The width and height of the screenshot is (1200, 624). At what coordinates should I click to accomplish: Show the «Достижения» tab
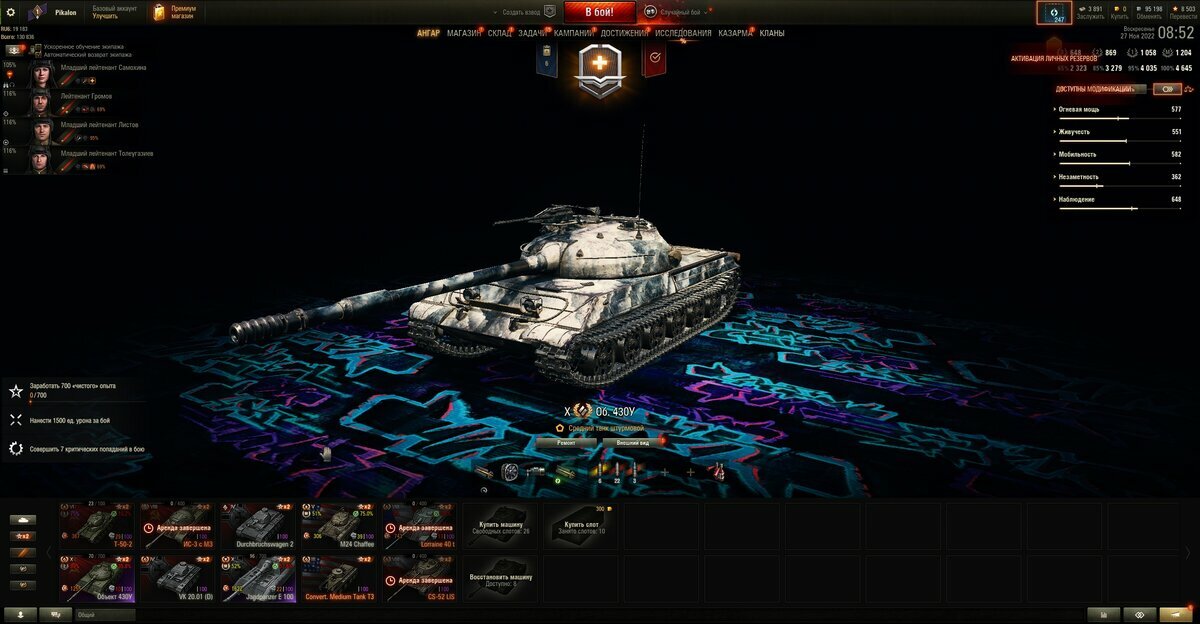click(624, 33)
